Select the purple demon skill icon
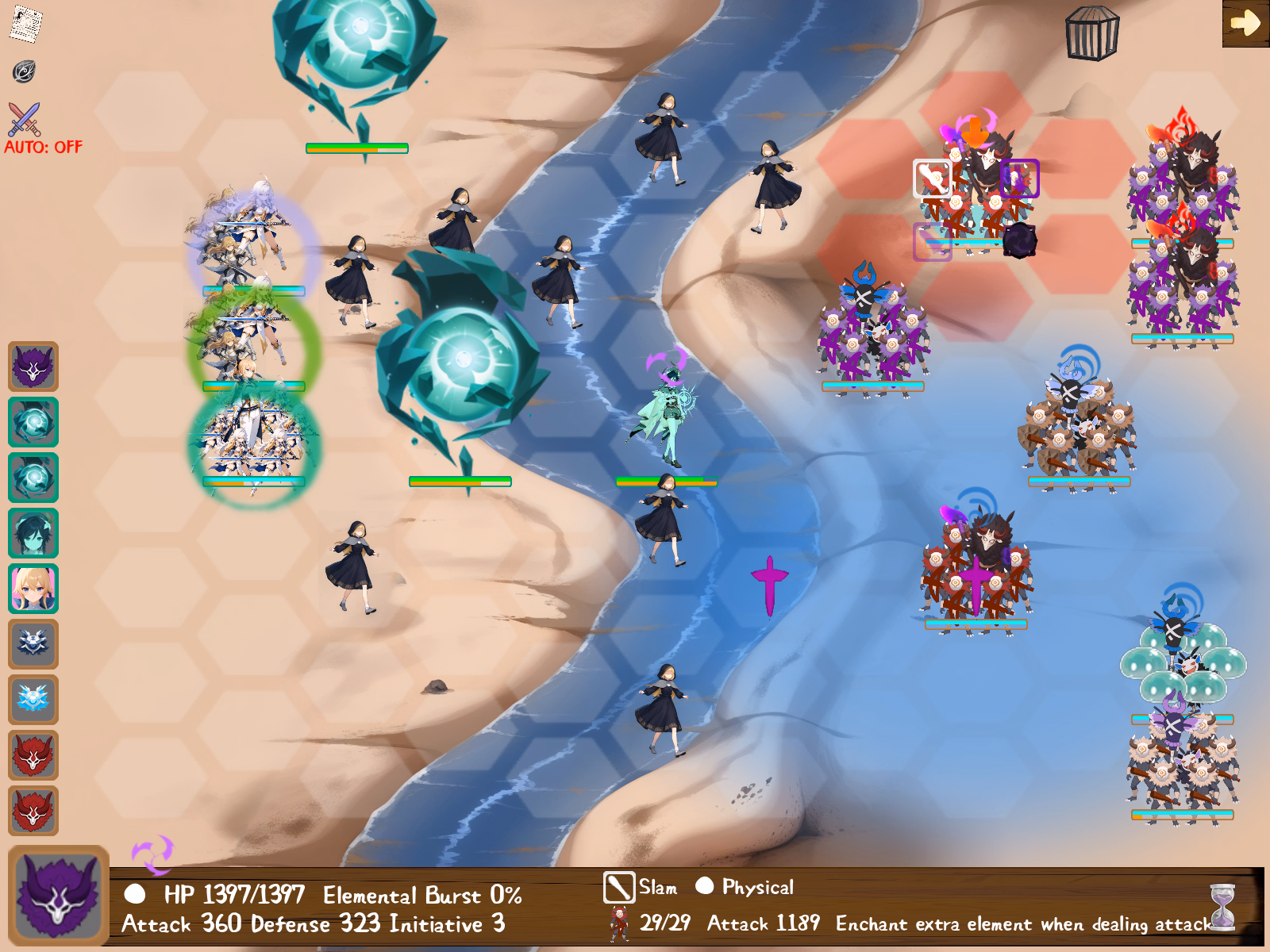This screenshot has height=952, width=1270. 33,367
